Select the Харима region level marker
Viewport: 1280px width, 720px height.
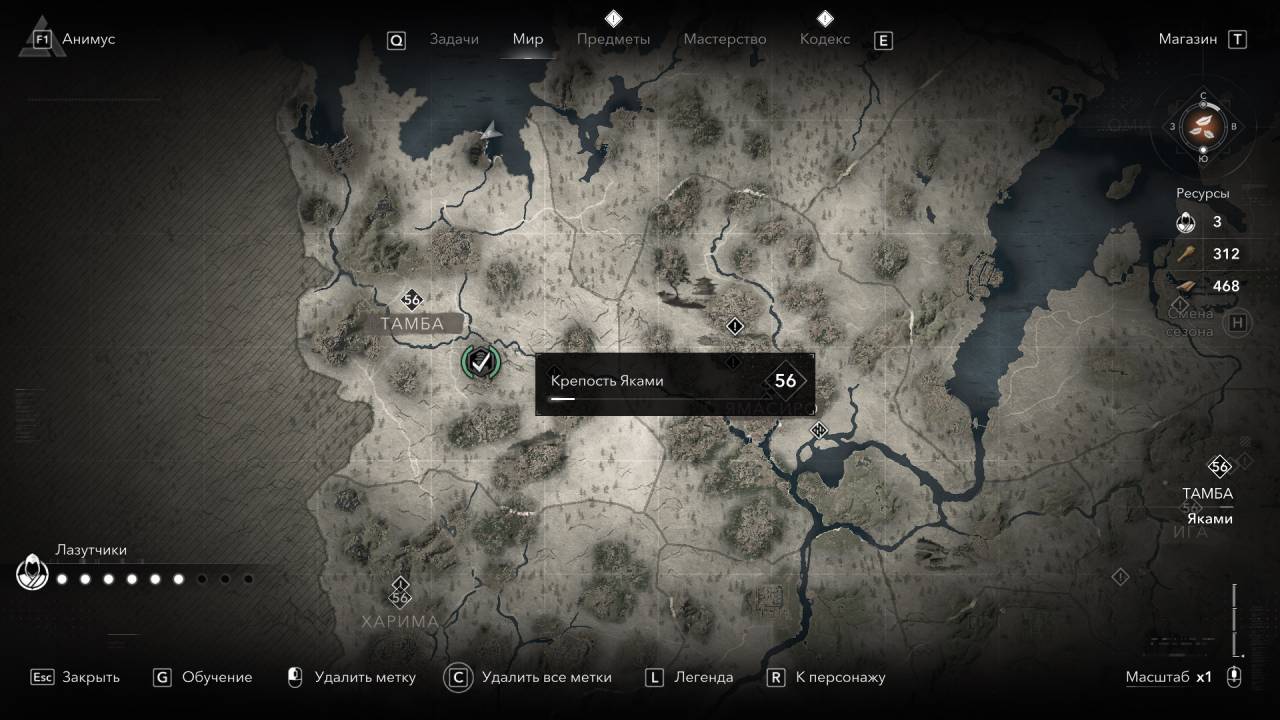(401, 597)
